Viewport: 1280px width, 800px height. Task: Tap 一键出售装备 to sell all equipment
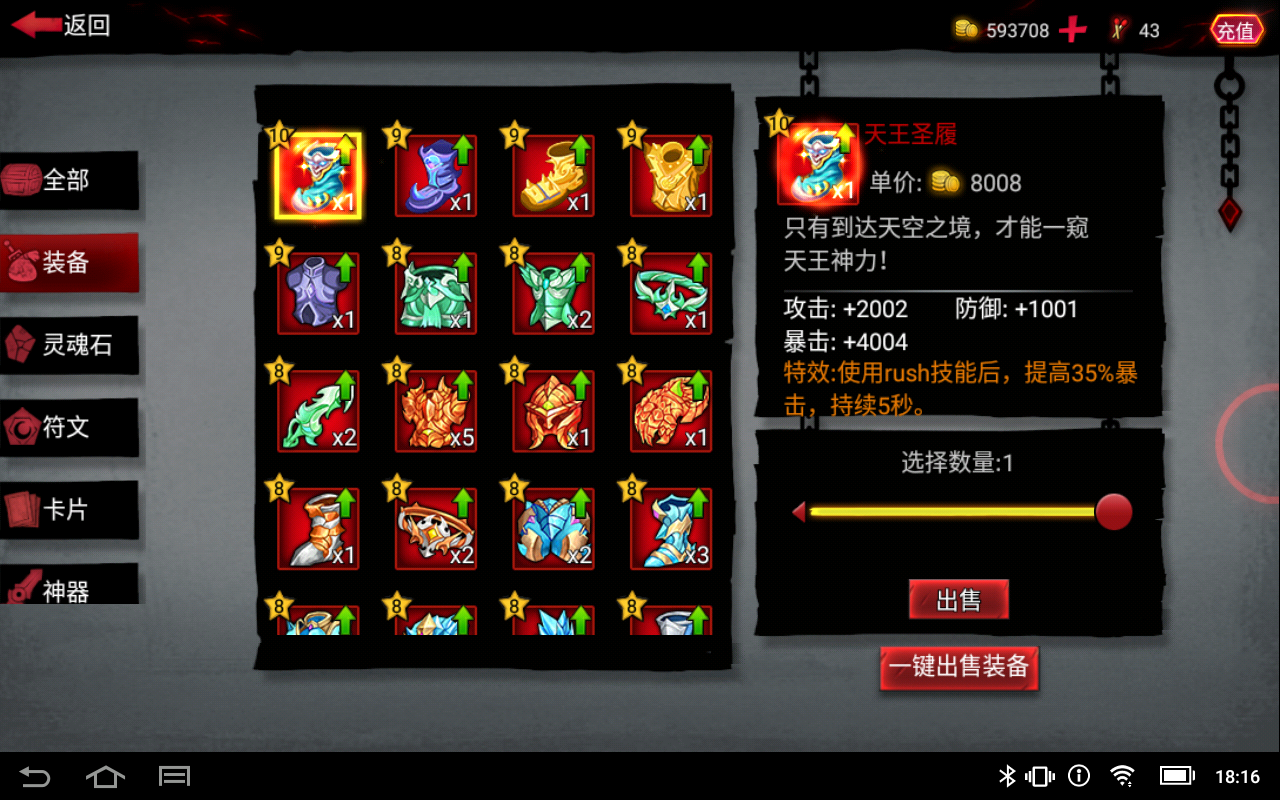click(x=958, y=668)
